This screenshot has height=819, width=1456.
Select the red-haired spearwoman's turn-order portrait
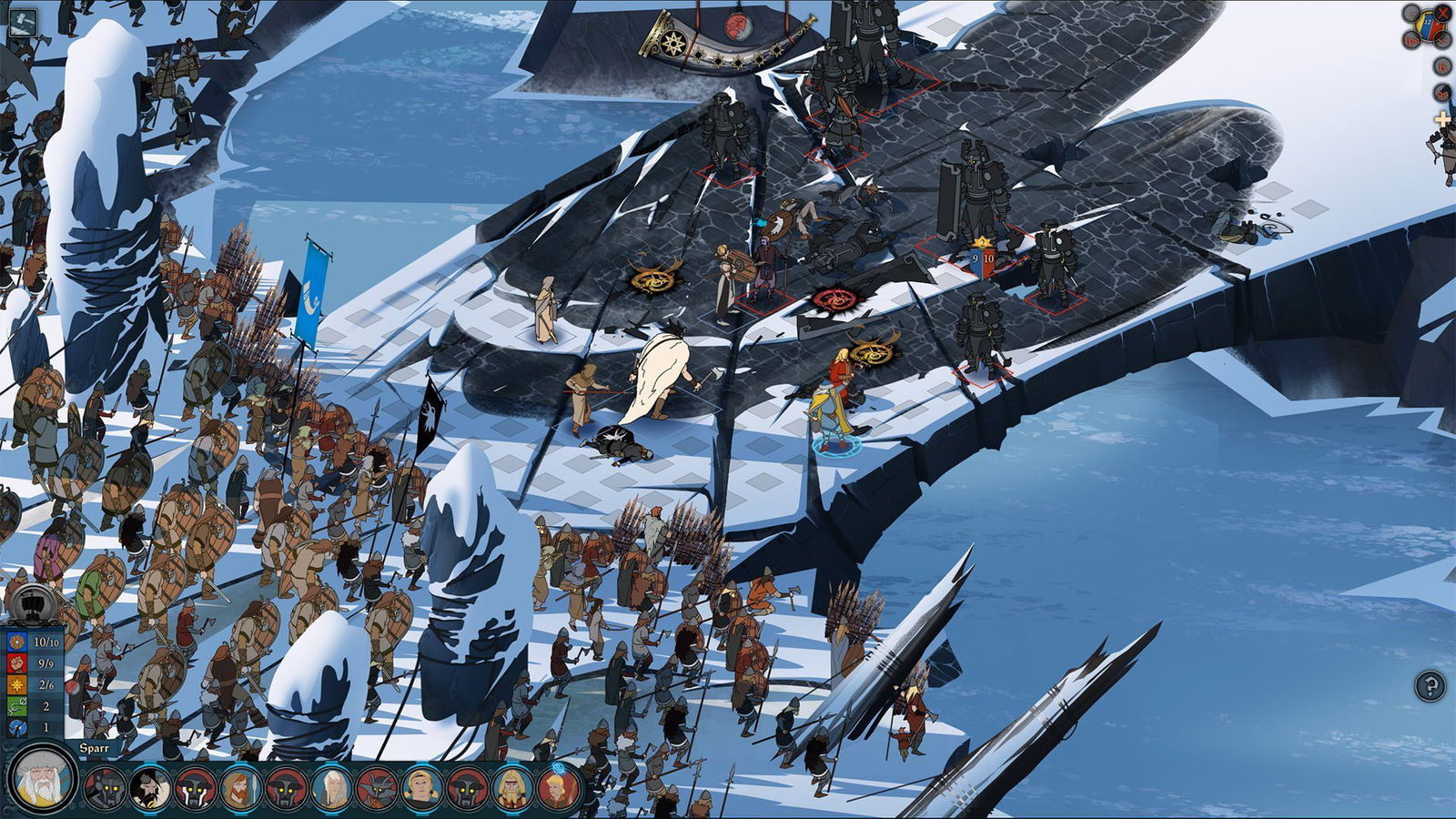pos(240,788)
